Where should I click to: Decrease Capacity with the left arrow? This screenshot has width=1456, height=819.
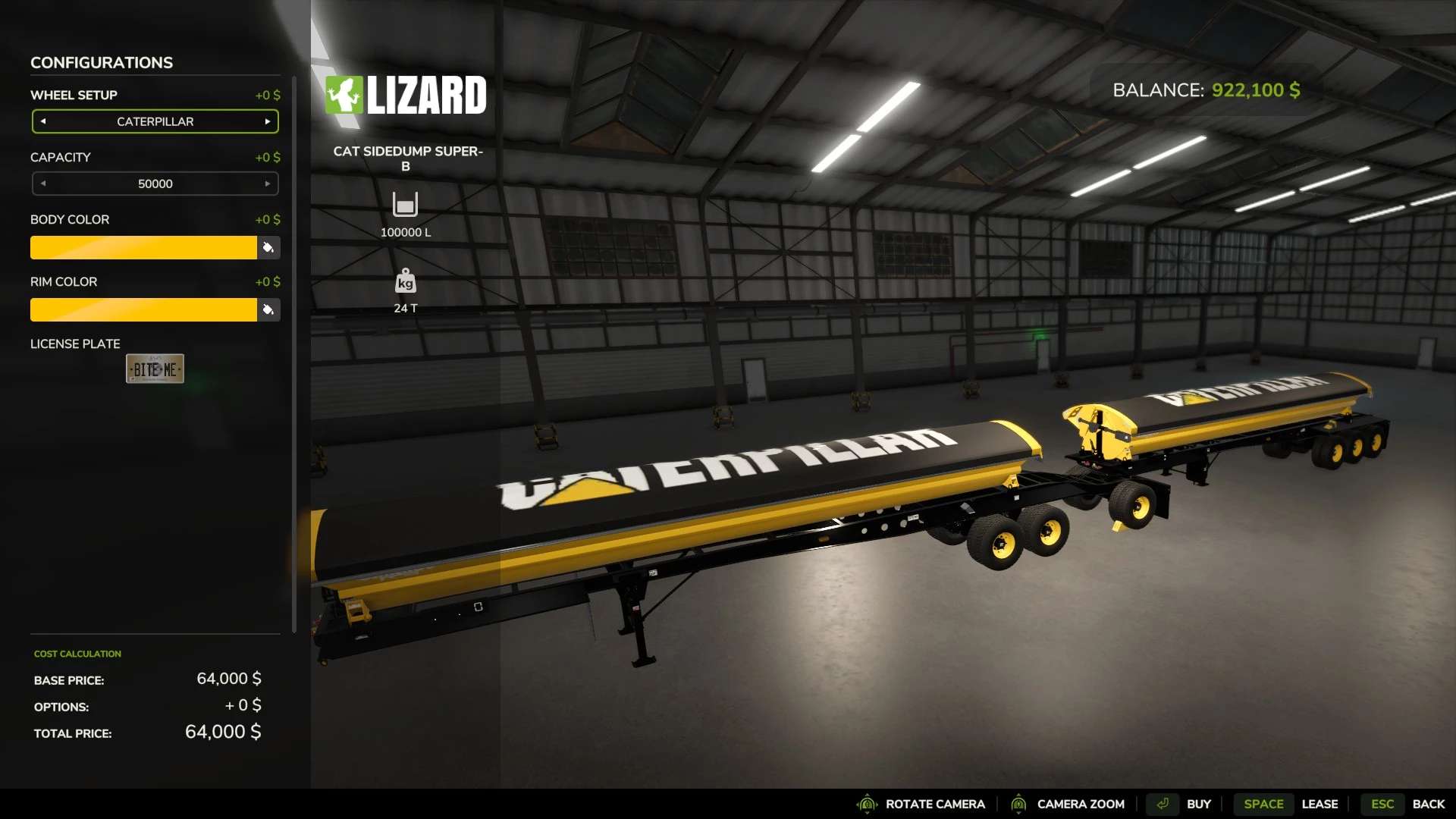tap(43, 183)
